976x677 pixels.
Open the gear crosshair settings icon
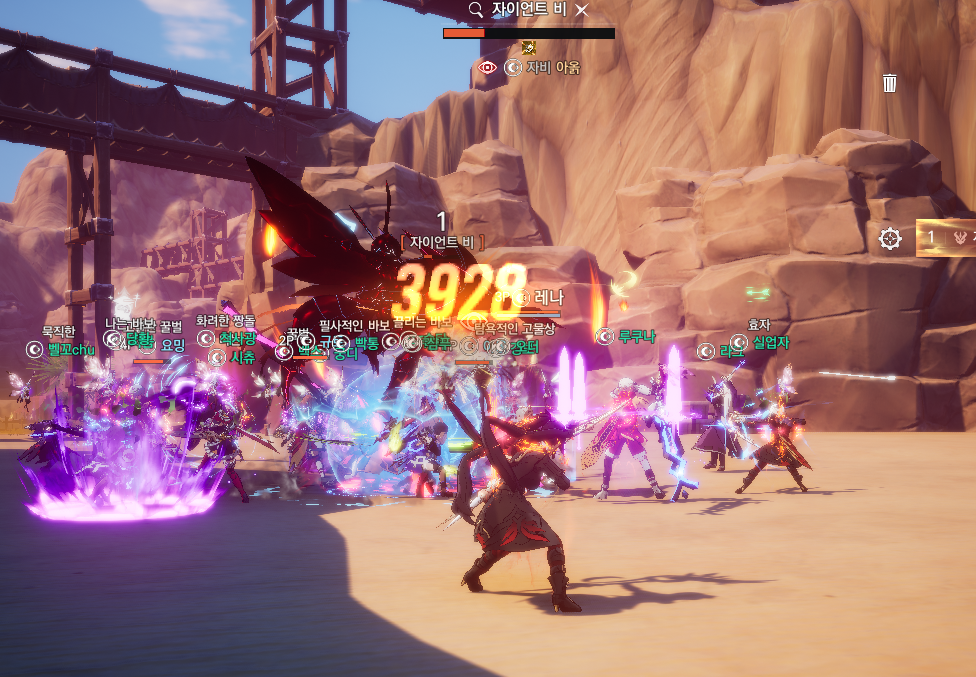[890, 238]
